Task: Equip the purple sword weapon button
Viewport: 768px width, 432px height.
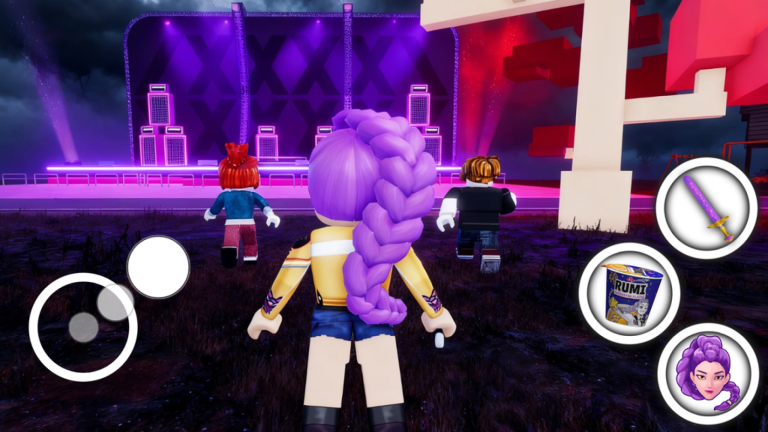Action: (706, 207)
